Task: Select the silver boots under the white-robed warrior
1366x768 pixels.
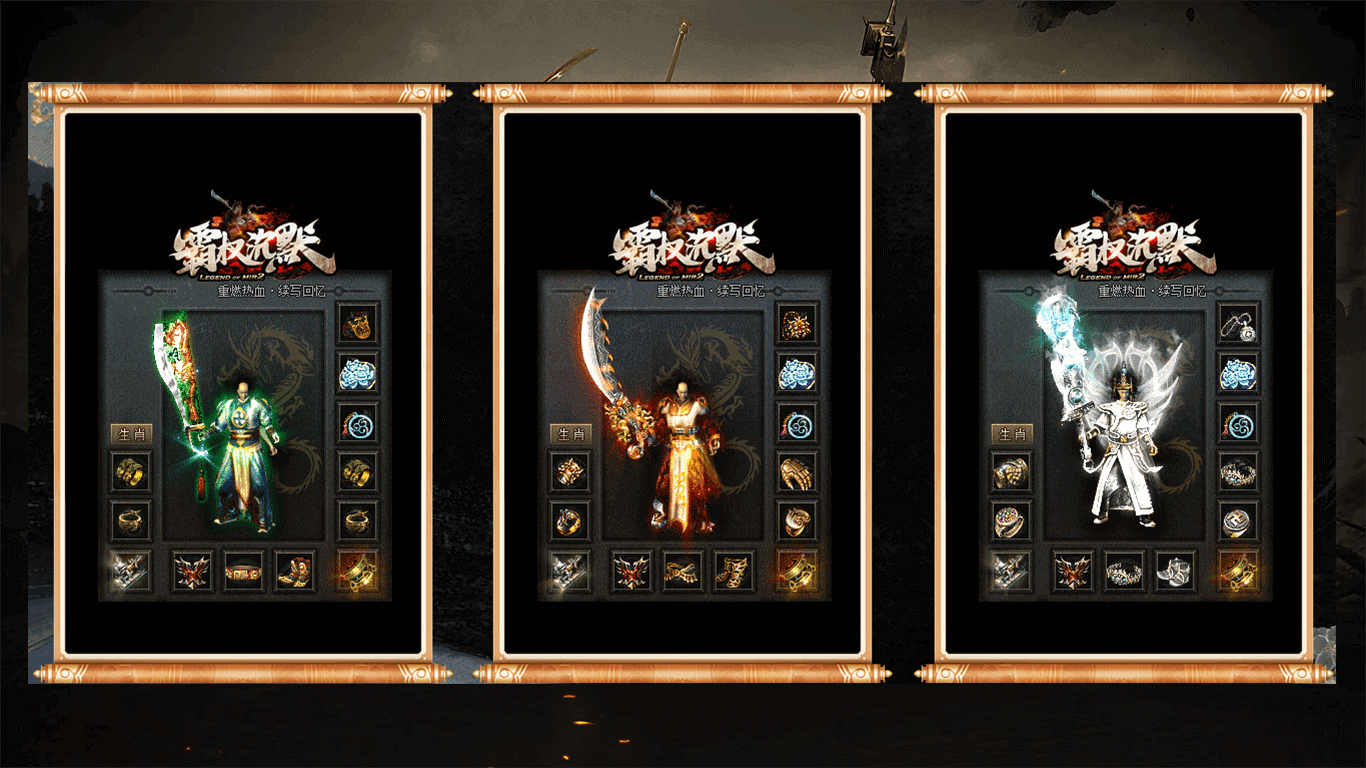Action: tap(1175, 571)
